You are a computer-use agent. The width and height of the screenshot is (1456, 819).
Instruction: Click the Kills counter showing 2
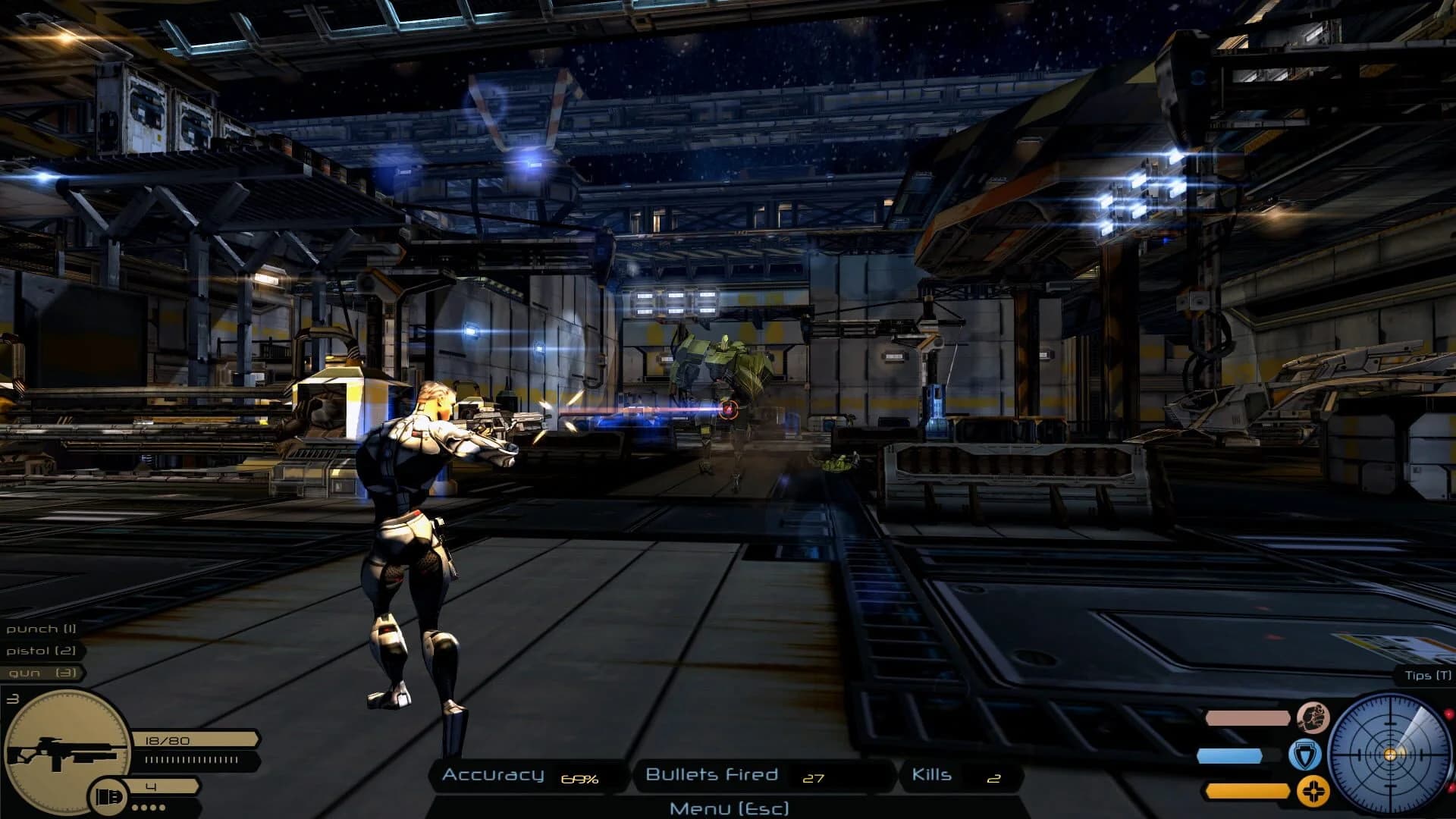click(x=963, y=776)
